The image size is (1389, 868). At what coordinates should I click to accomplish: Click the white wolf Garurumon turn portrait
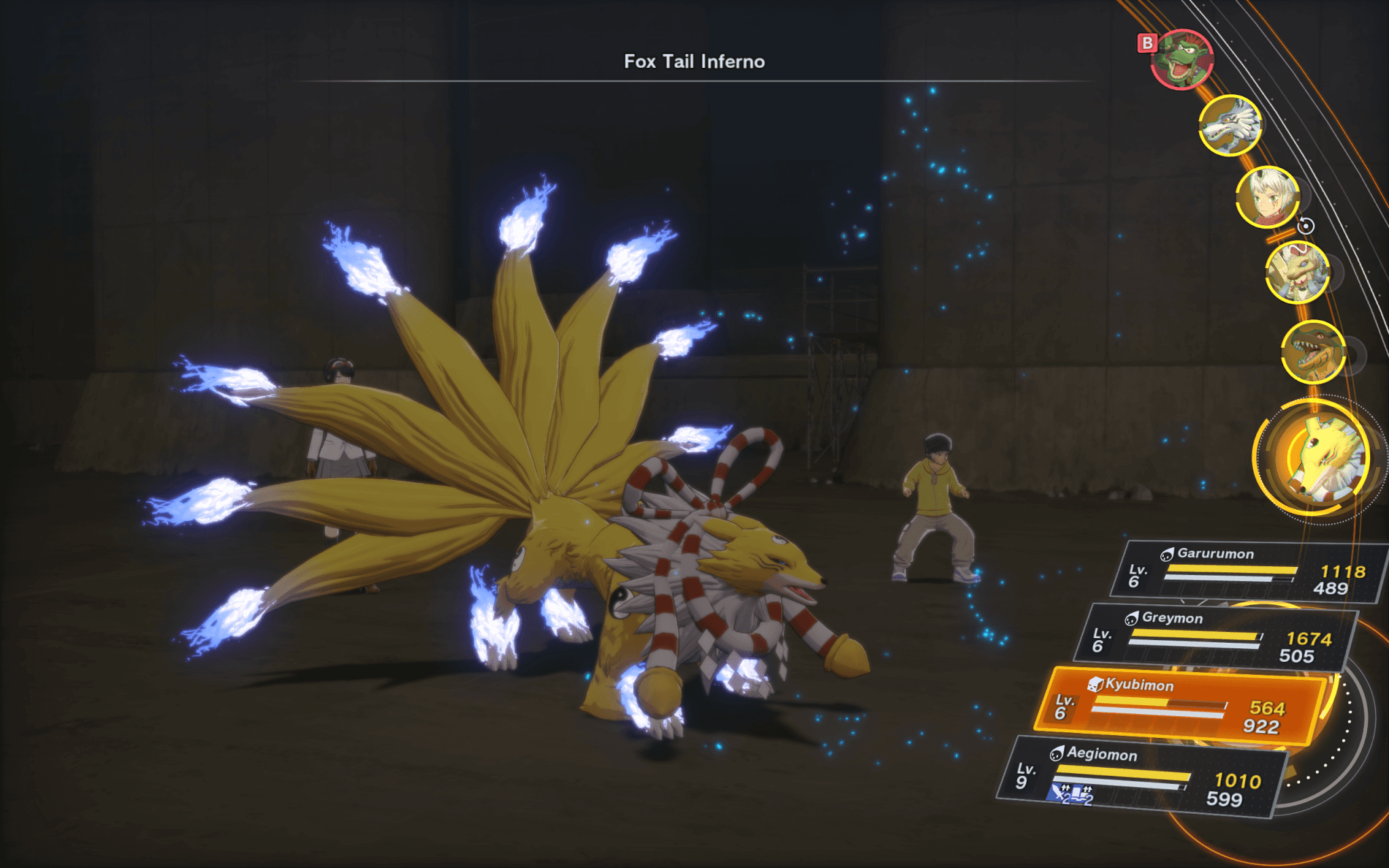(1230, 125)
